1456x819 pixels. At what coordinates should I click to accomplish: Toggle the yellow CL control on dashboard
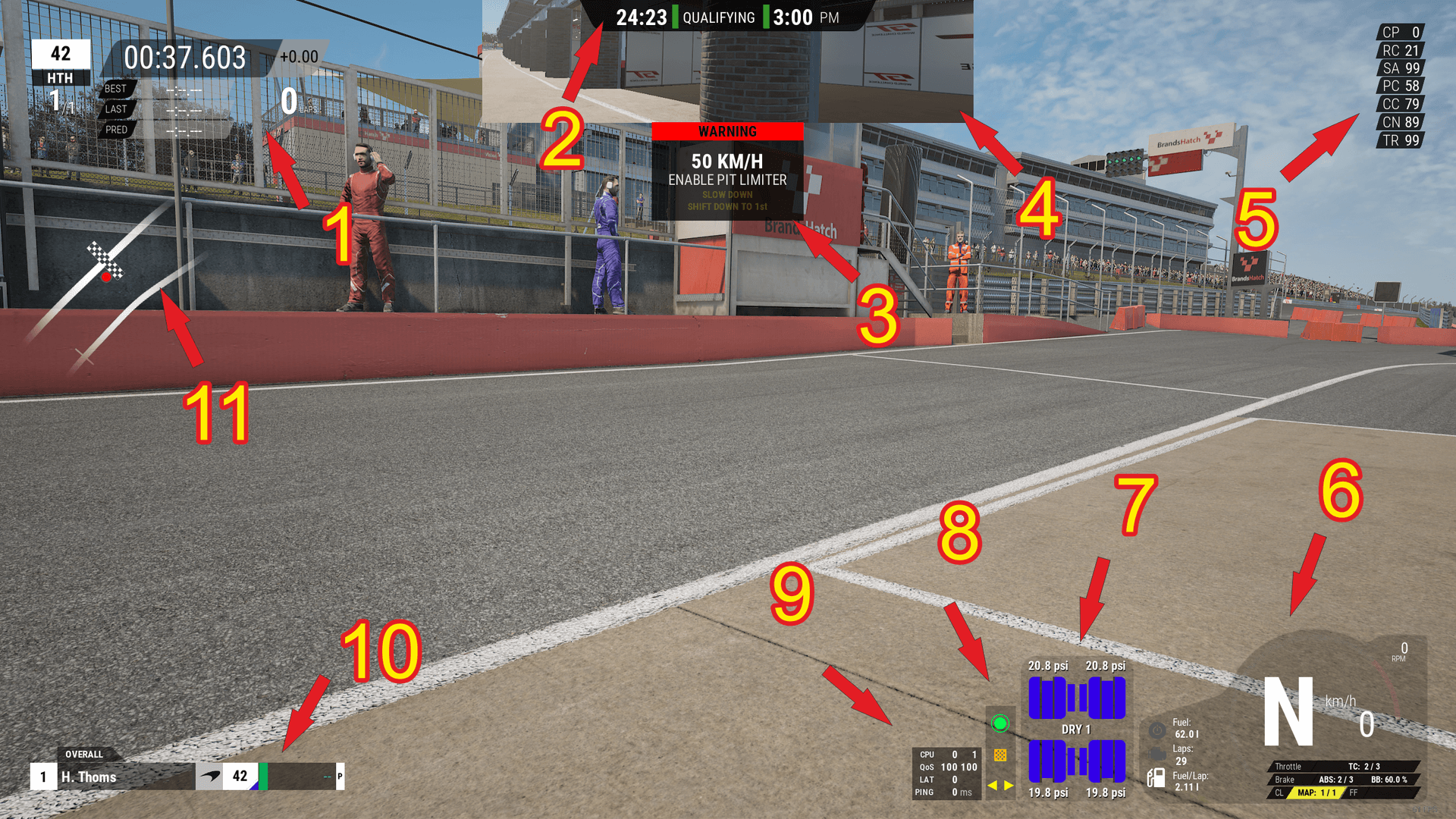click(x=1279, y=792)
